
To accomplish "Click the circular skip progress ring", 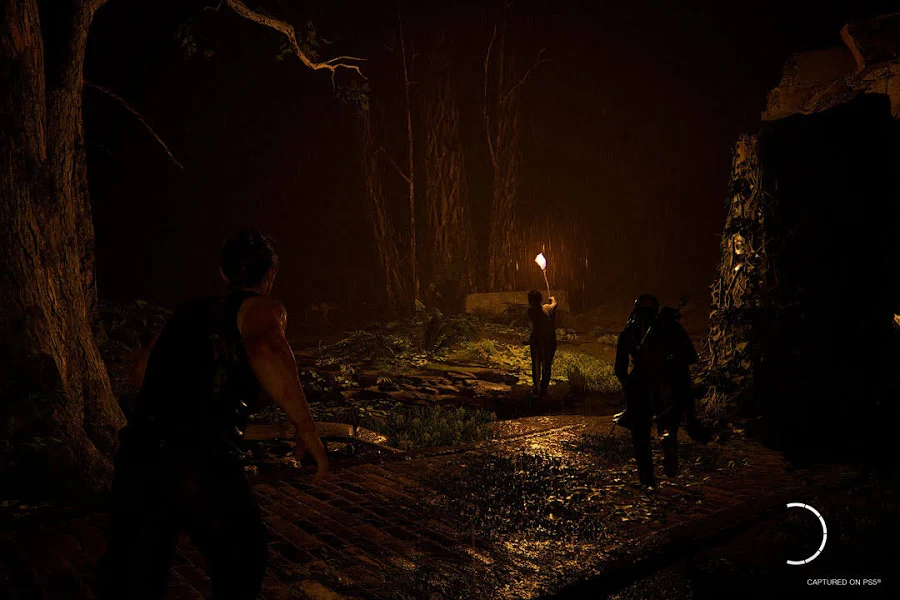I will (804, 533).
